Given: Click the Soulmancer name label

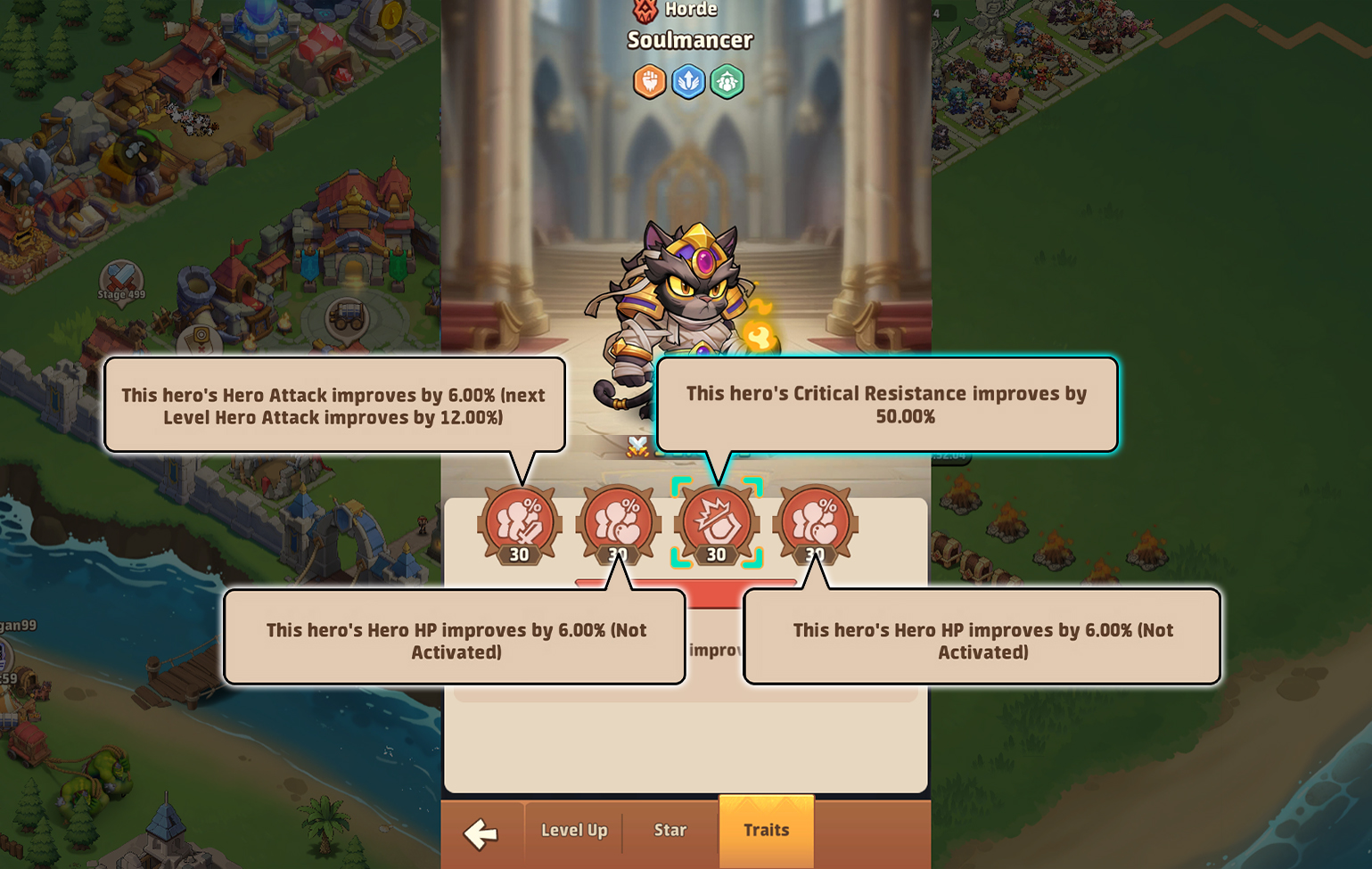Looking at the screenshot, I should 688,40.
